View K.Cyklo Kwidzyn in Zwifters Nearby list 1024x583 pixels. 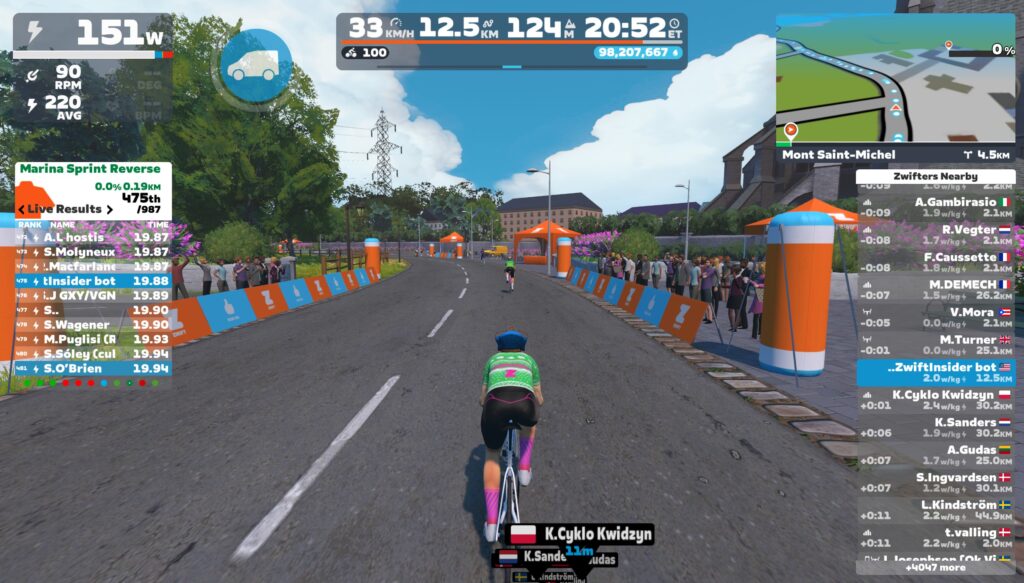(935, 400)
